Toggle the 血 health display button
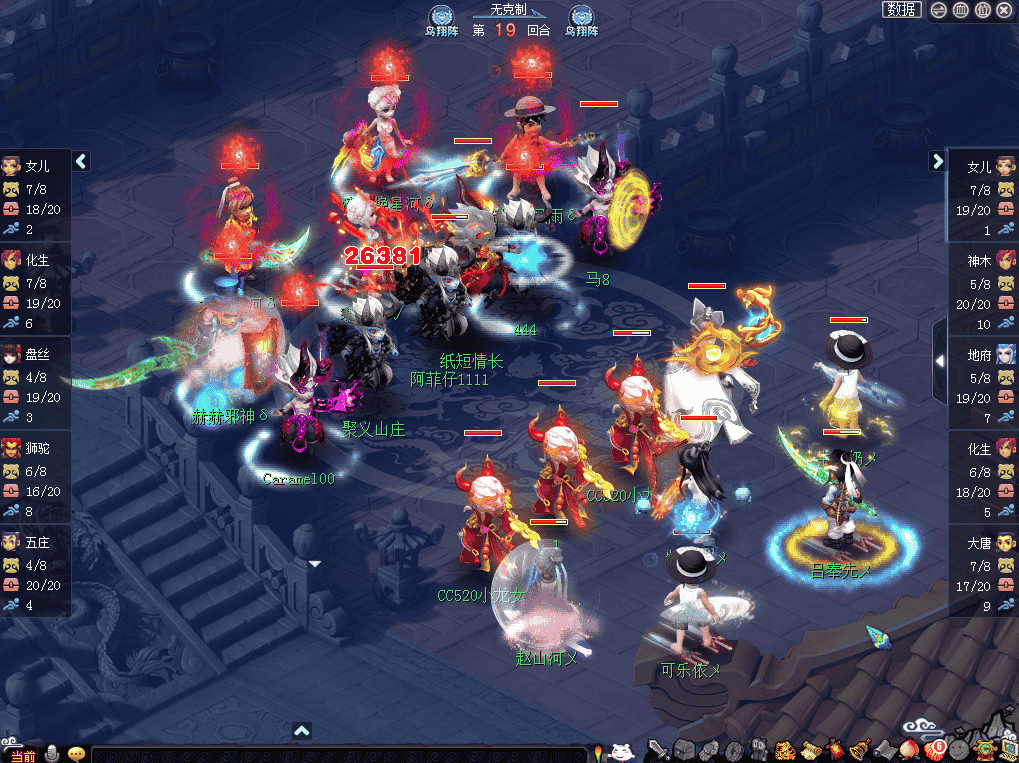1019x763 pixels. pyautogui.click(x=960, y=10)
